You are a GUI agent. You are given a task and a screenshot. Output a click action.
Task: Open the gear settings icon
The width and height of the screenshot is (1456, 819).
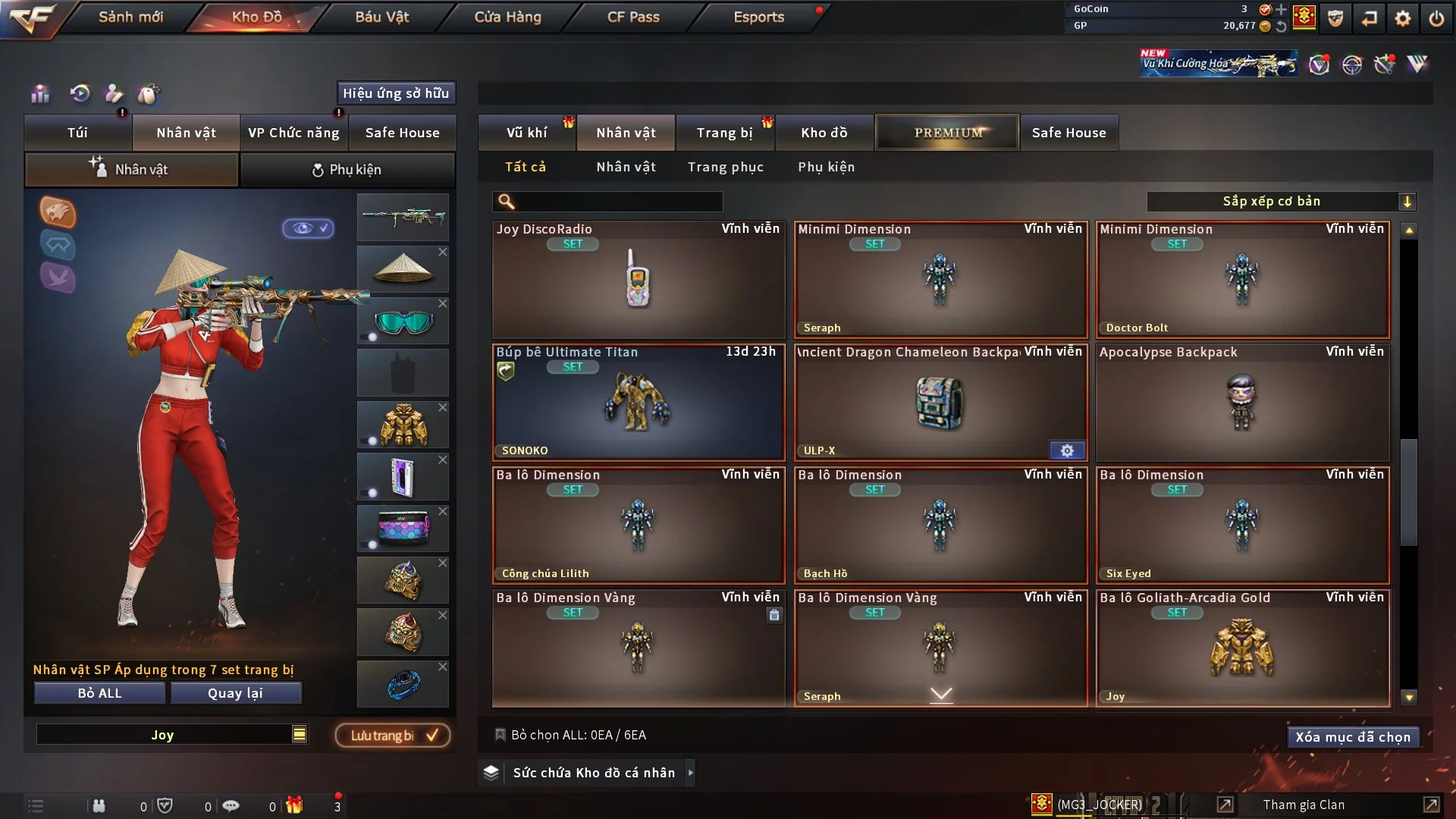pos(1402,18)
